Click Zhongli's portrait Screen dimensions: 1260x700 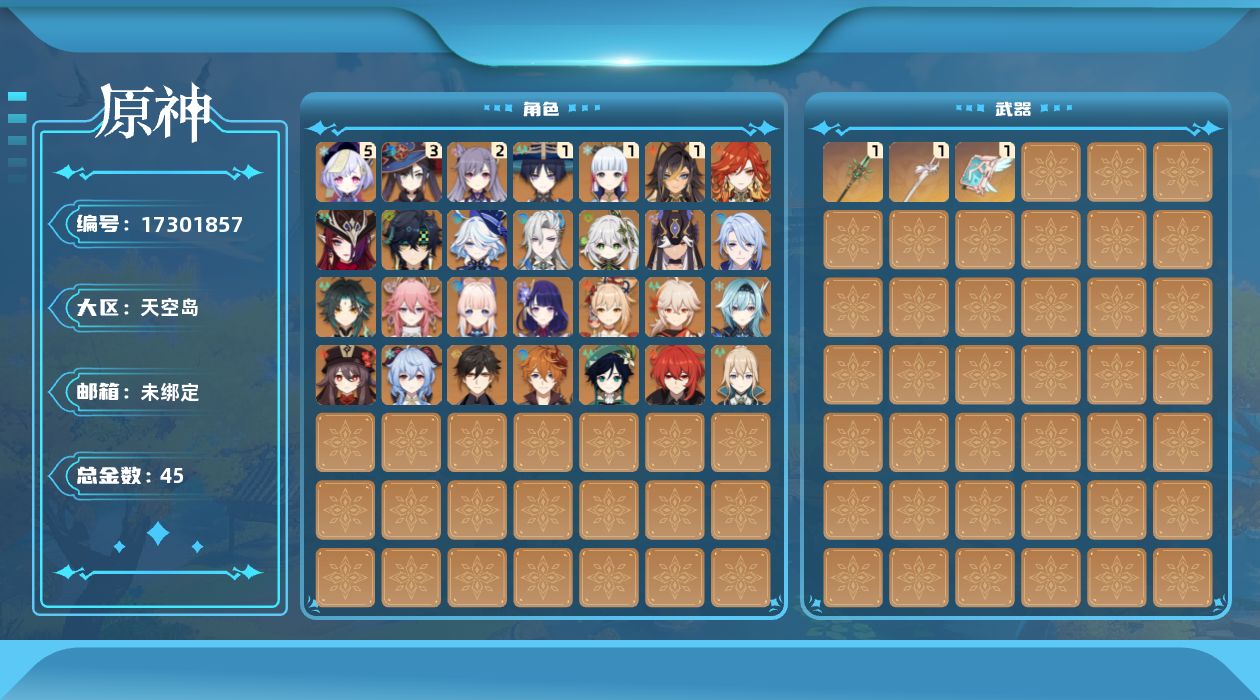[x=477, y=375]
